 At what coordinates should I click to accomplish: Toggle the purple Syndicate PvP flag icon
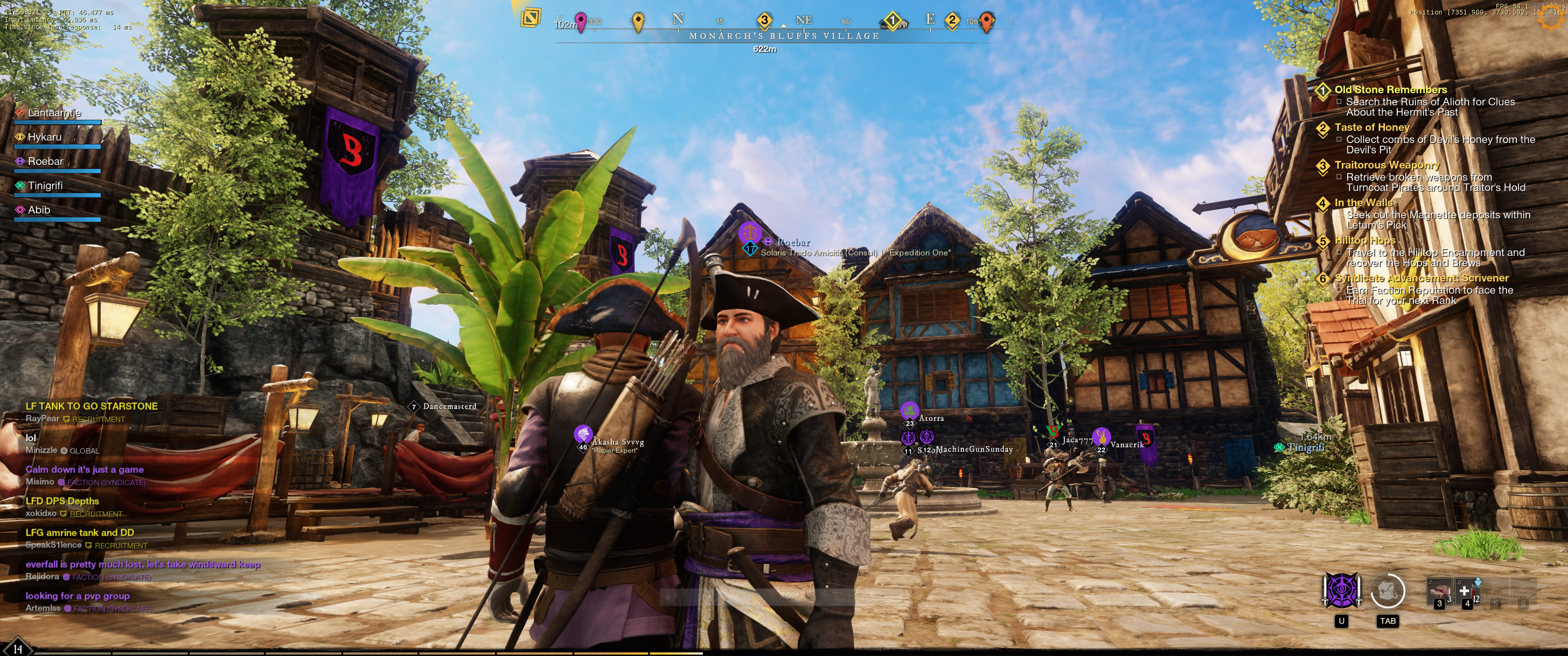(x=1341, y=590)
